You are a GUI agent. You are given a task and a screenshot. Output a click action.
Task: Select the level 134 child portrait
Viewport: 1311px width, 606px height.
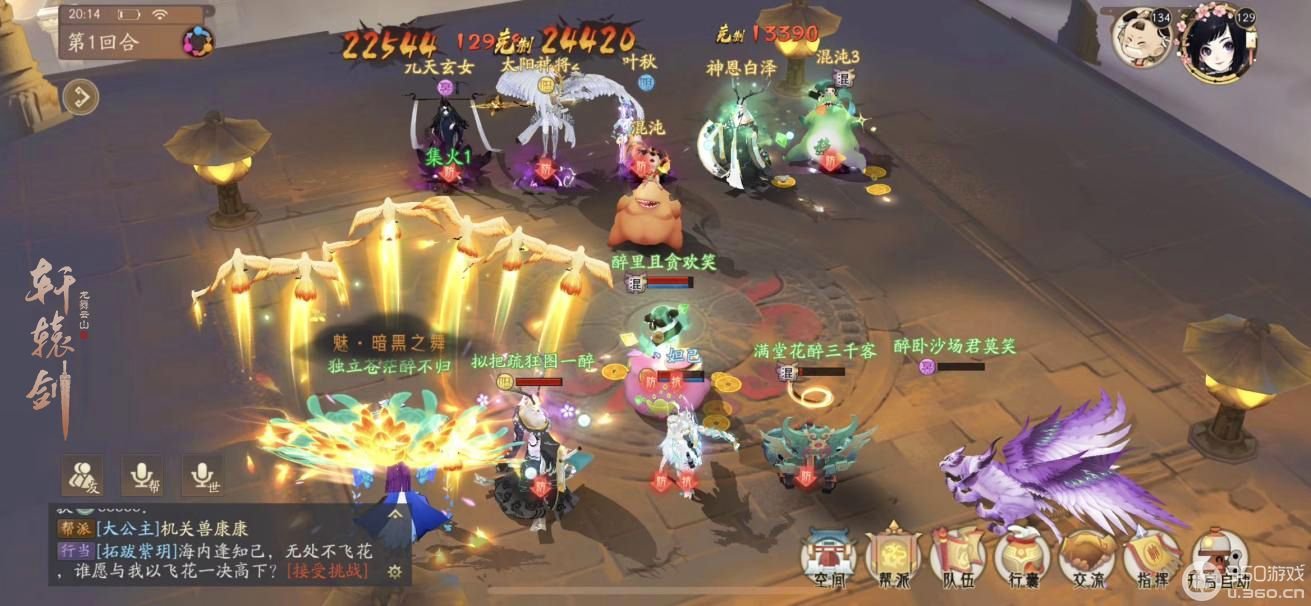coord(1140,38)
